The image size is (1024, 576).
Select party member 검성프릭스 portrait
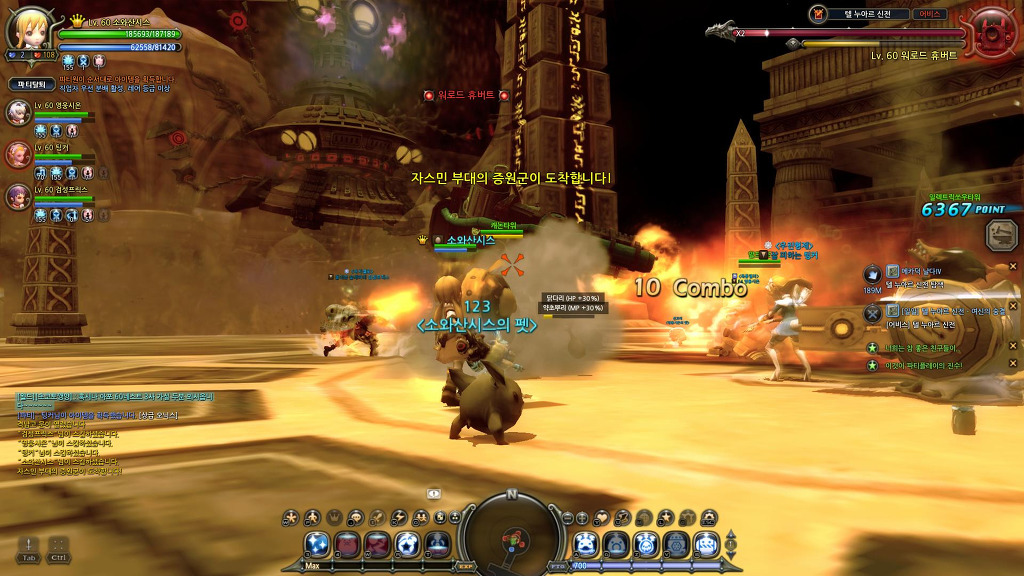click(x=19, y=196)
